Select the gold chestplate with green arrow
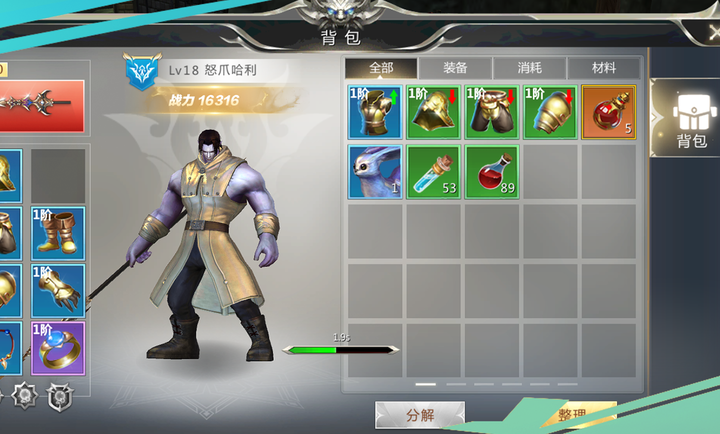 [x=375, y=112]
